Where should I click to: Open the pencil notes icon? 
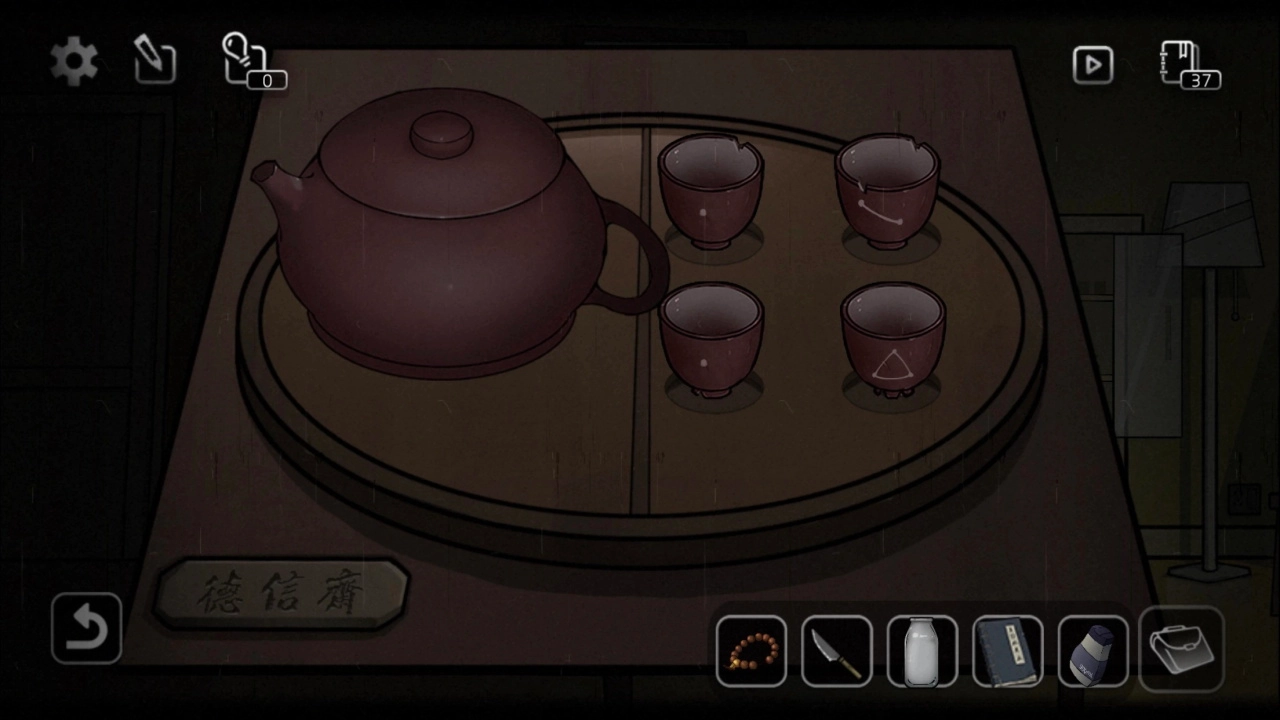(x=155, y=61)
